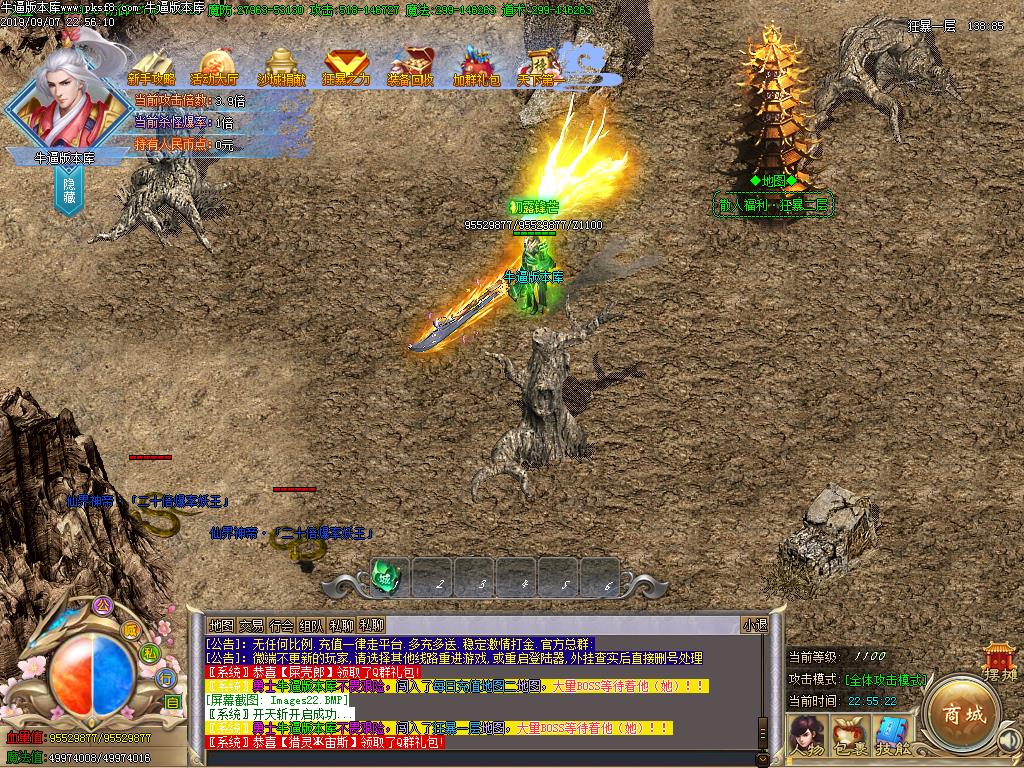The height and width of the screenshot is (768, 1024).
Task: Switch to the 组队 team tab
Action: coord(311,625)
